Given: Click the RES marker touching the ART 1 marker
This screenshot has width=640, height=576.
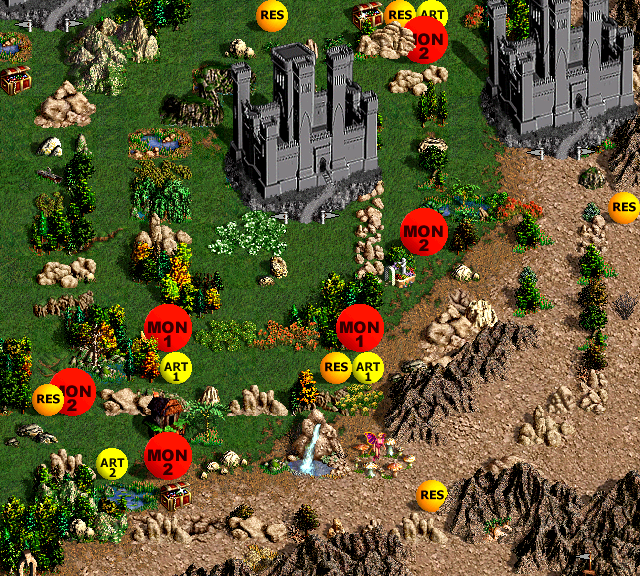Looking at the screenshot, I should 336,368.
